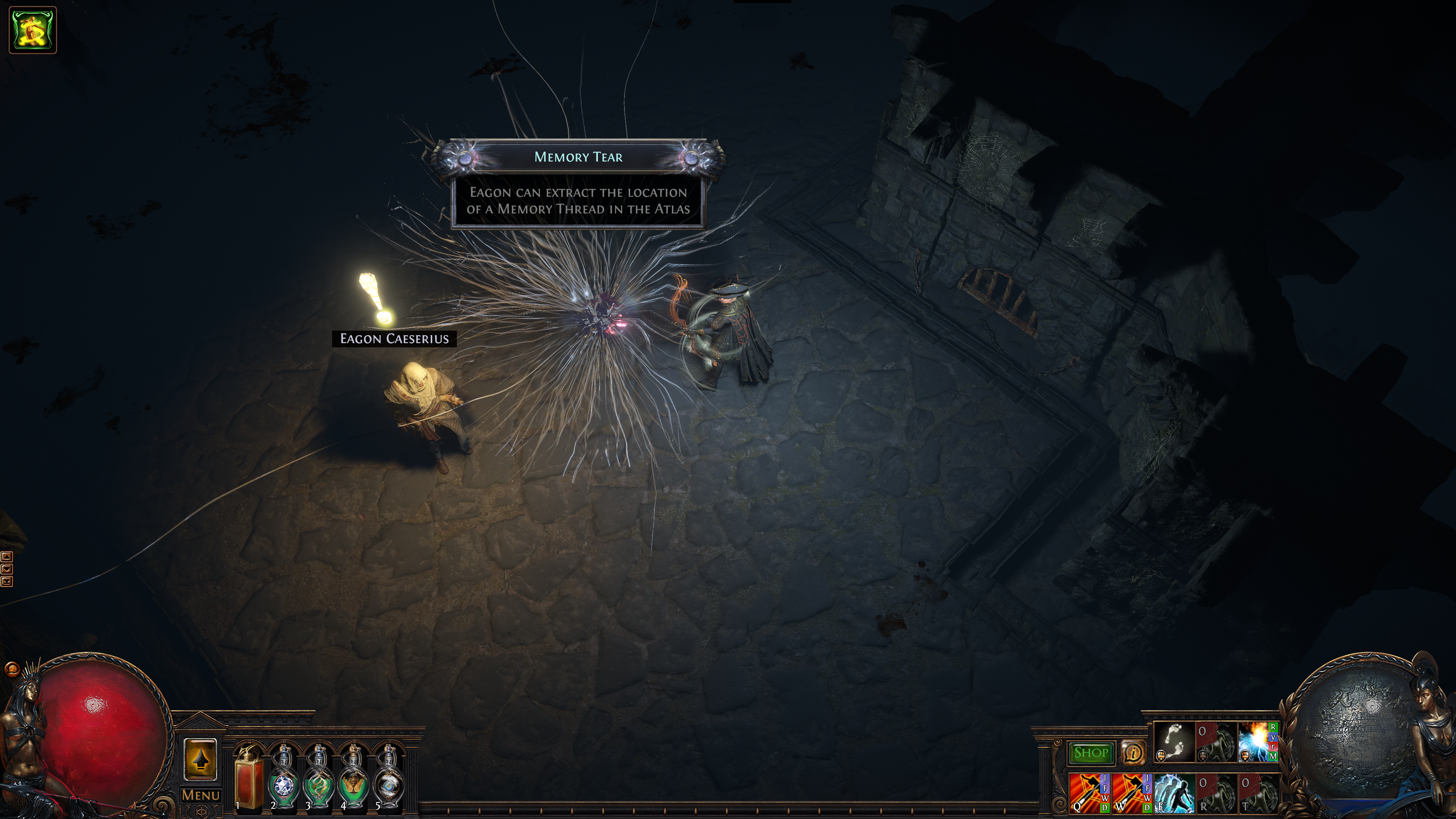Select the fire-and-lightning burst skill slot
The height and width of the screenshot is (819, 1456).
pos(1257,742)
